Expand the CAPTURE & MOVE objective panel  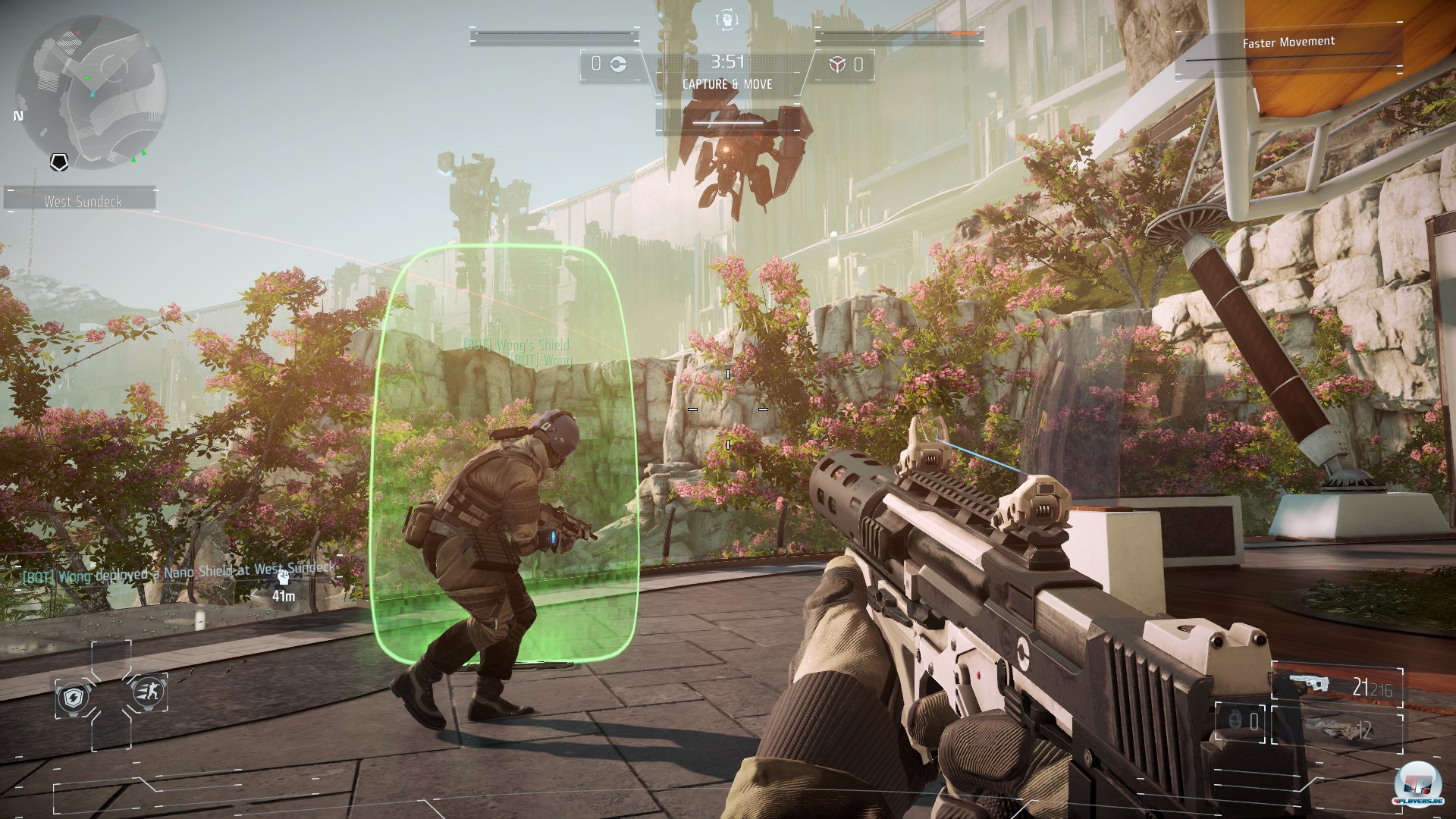tap(727, 83)
